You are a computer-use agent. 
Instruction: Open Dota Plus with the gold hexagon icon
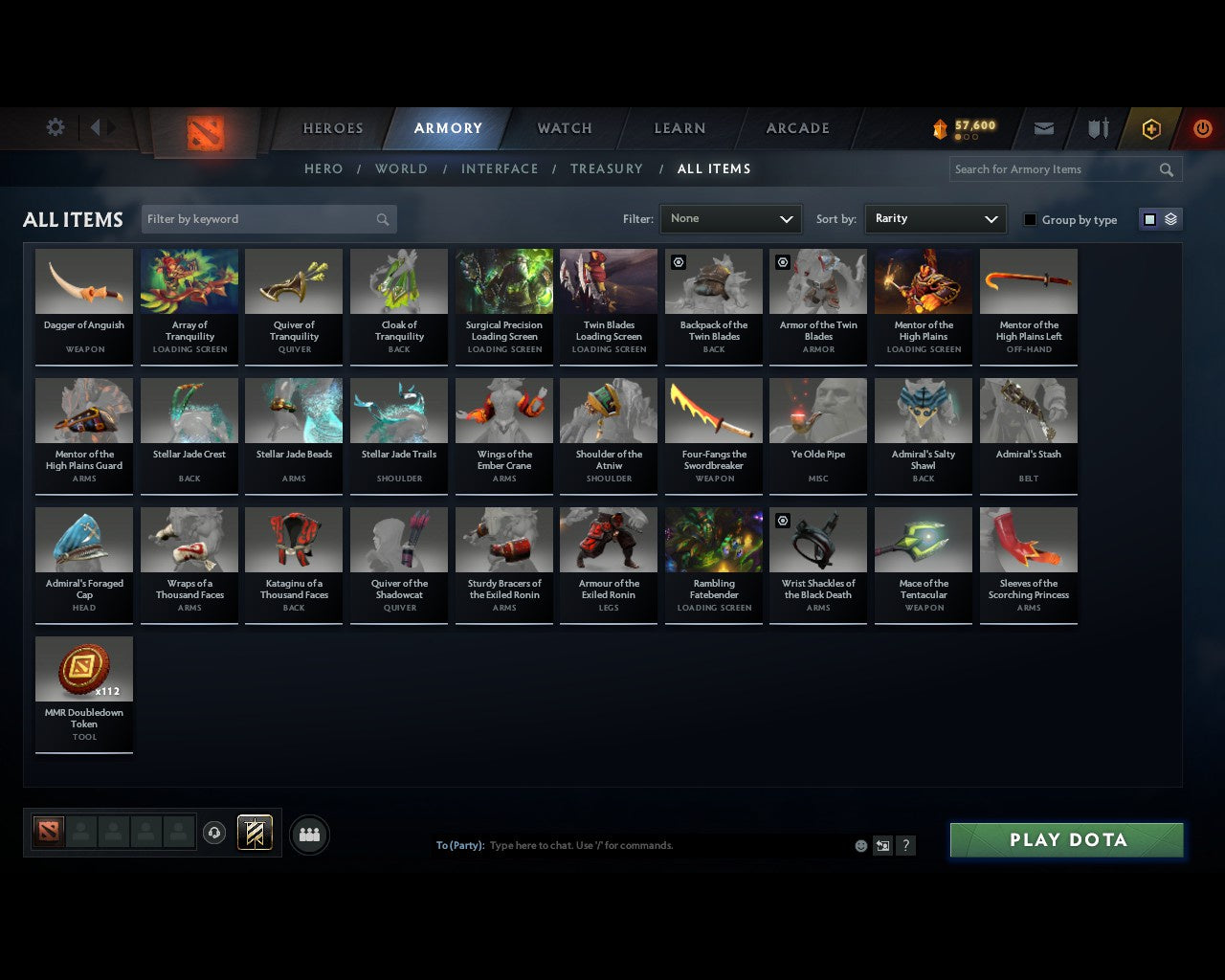[1150, 127]
